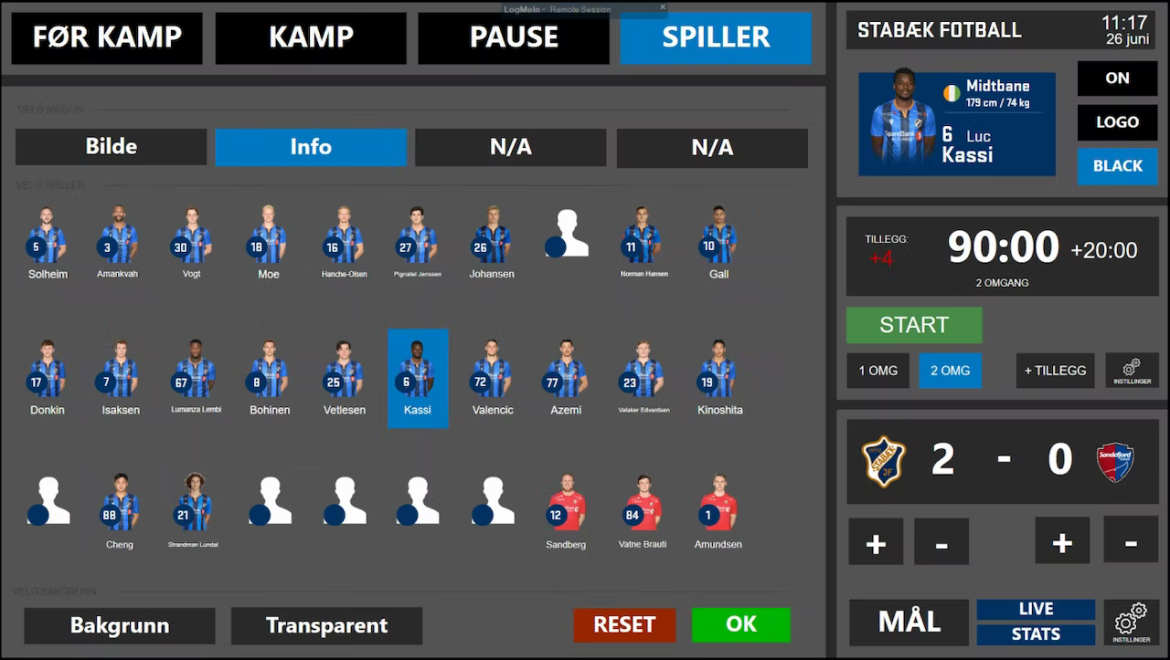Activate the BLACK output button
The height and width of the screenshot is (660, 1170).
(x=1117, y=166)
